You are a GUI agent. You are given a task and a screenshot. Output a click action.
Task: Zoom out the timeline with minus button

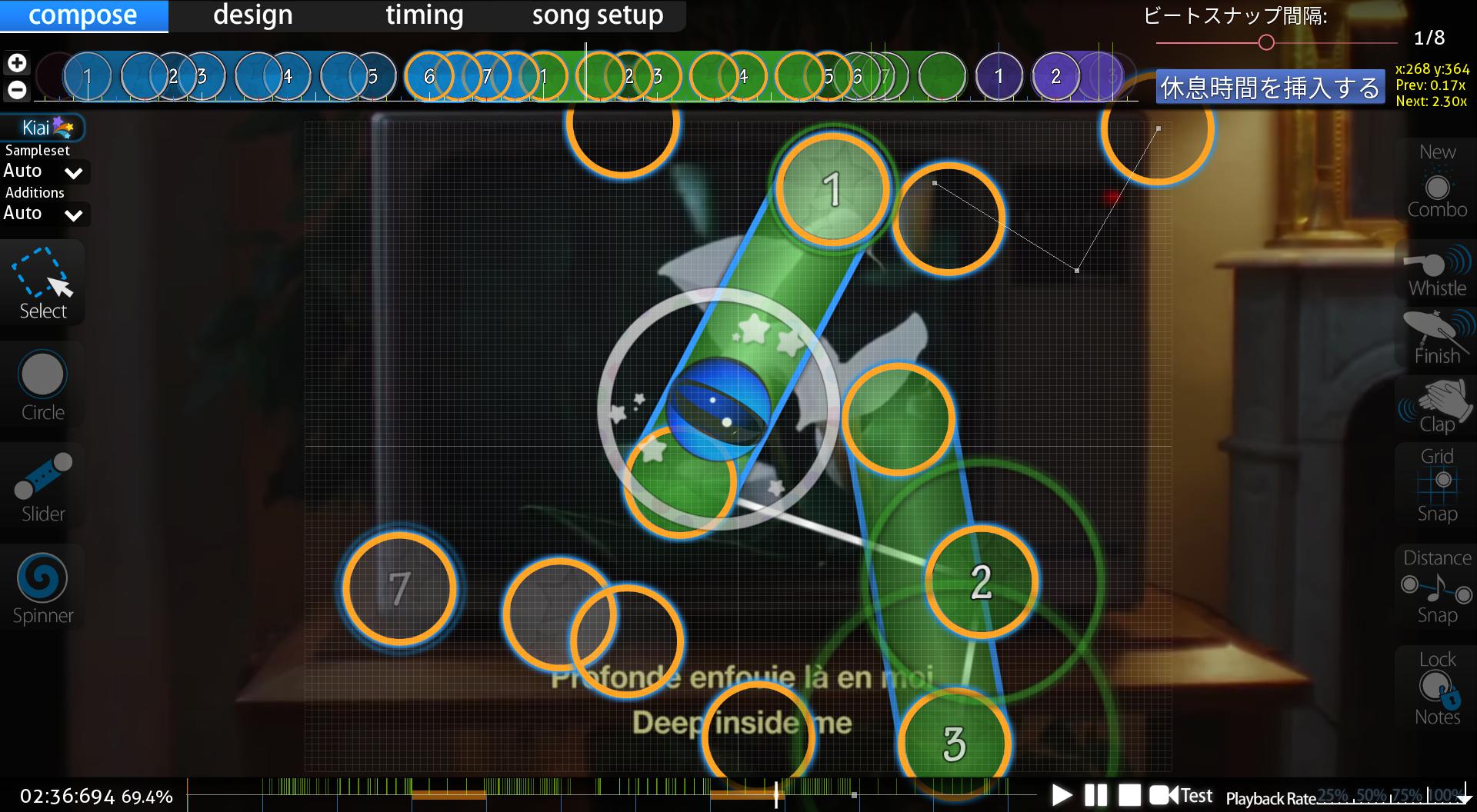(17, 90)
